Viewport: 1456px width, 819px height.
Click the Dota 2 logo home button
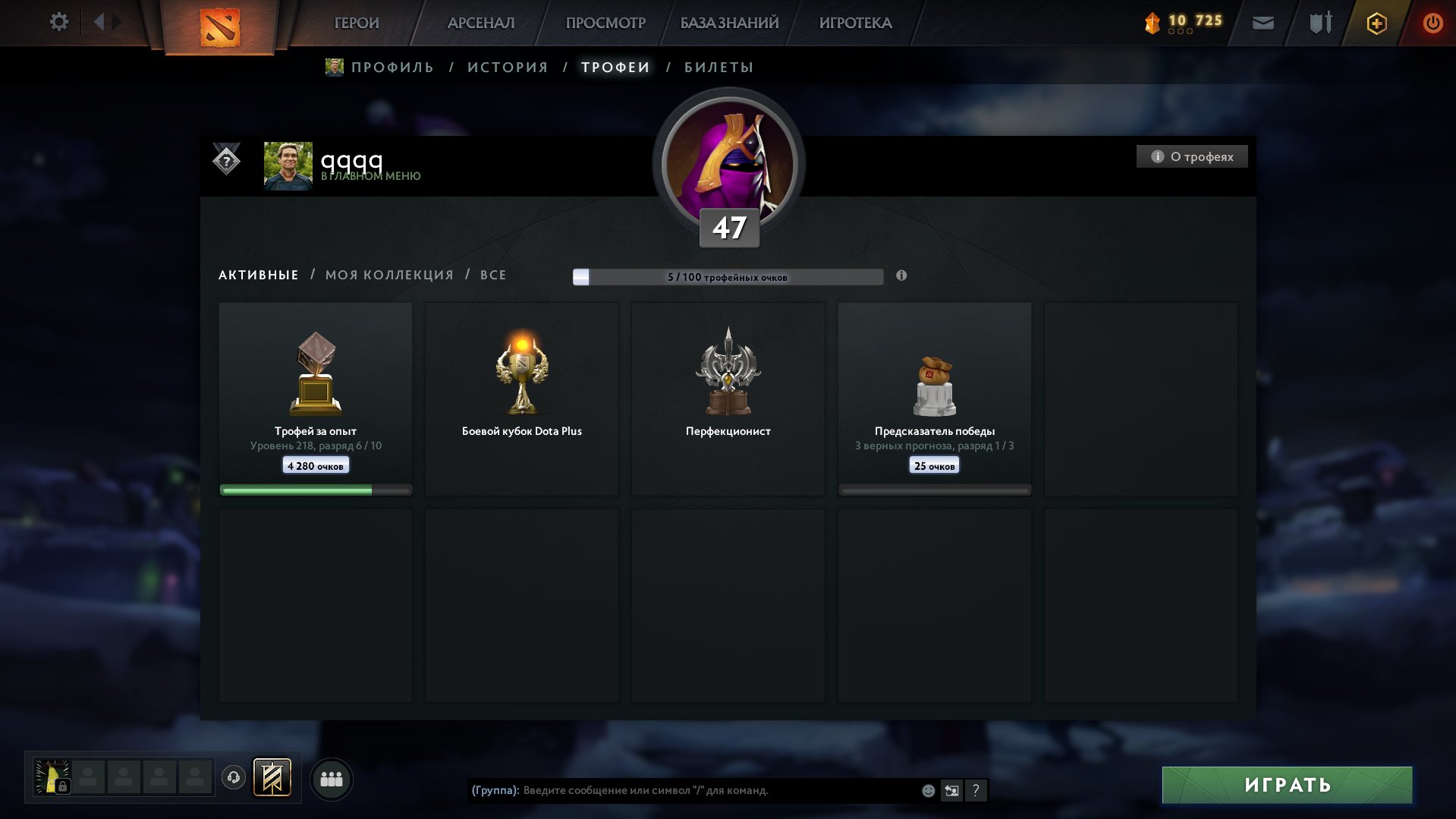point(220,27)
